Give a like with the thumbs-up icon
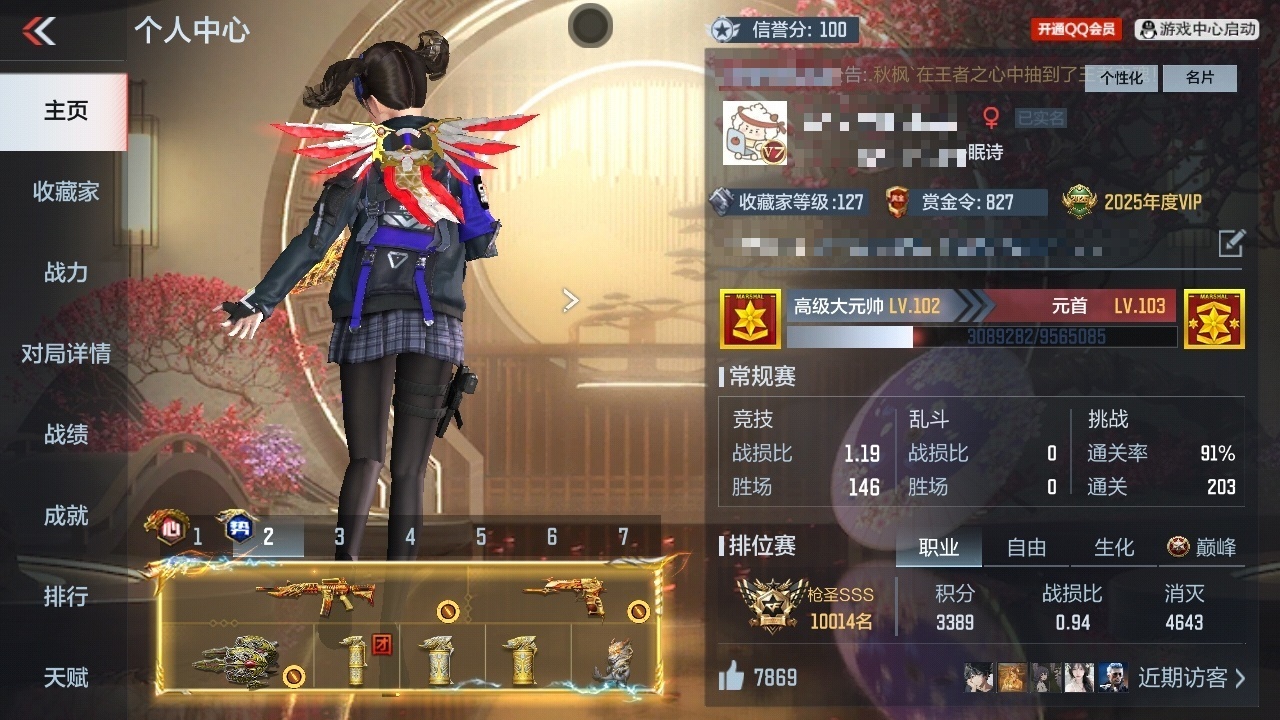 point(732,677)
